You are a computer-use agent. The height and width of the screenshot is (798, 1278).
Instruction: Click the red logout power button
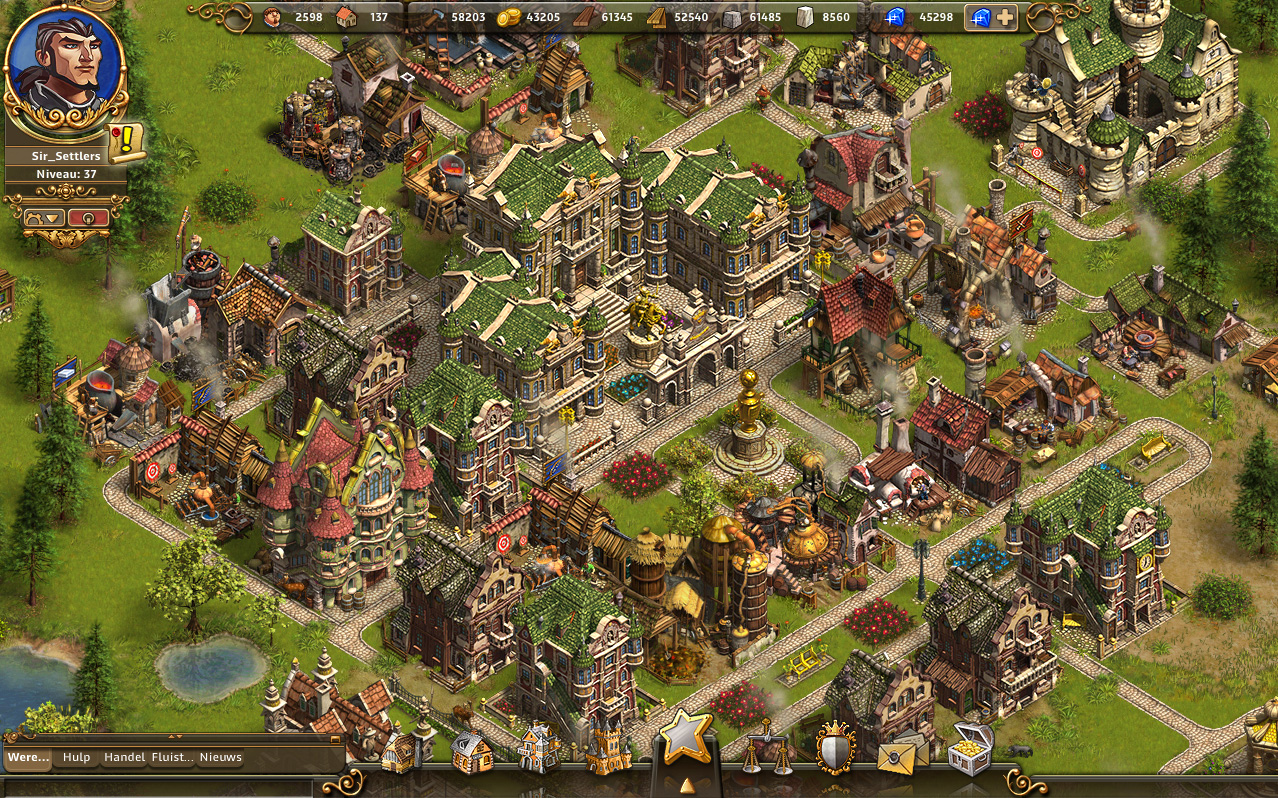88,217
